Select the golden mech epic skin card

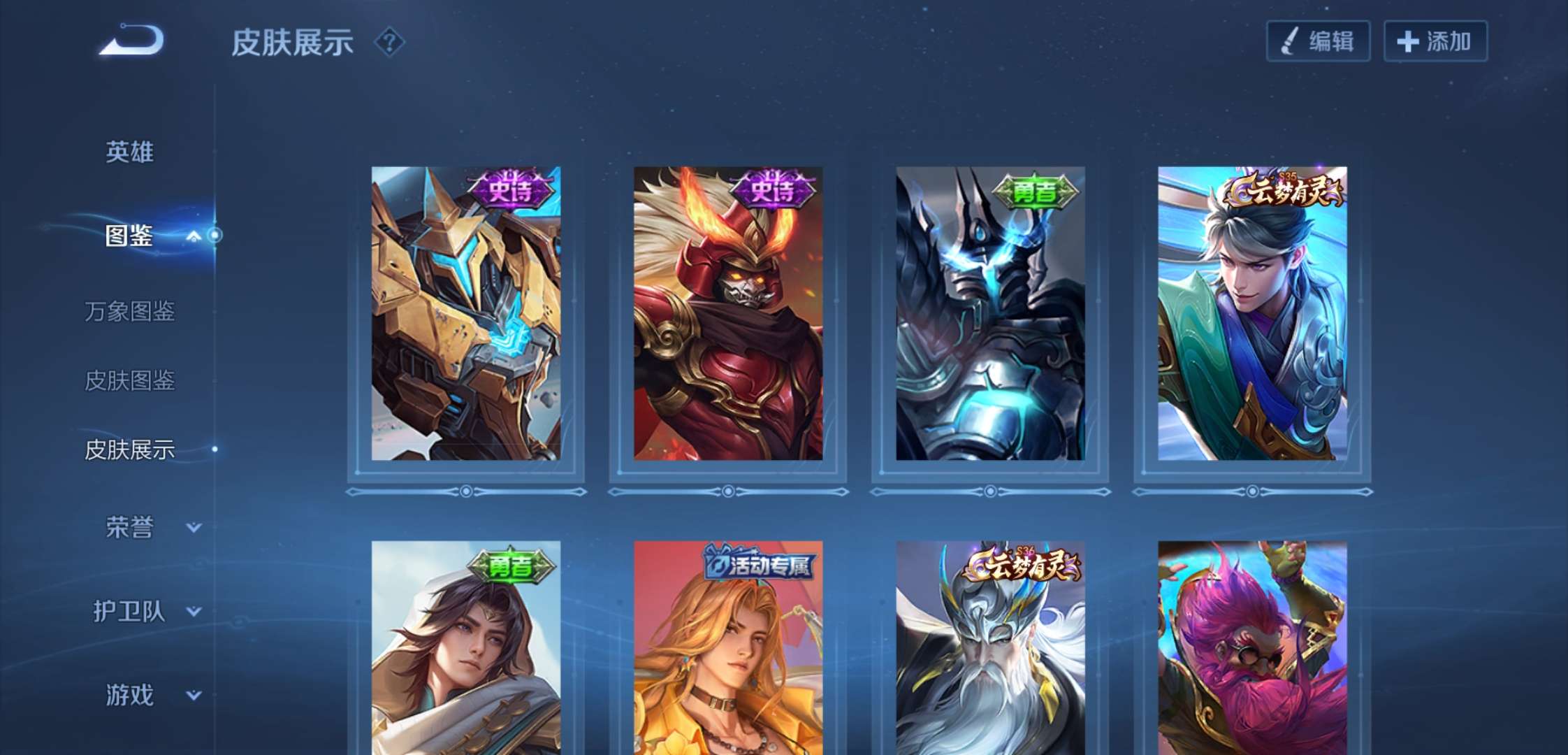click(x=466, y=313)
